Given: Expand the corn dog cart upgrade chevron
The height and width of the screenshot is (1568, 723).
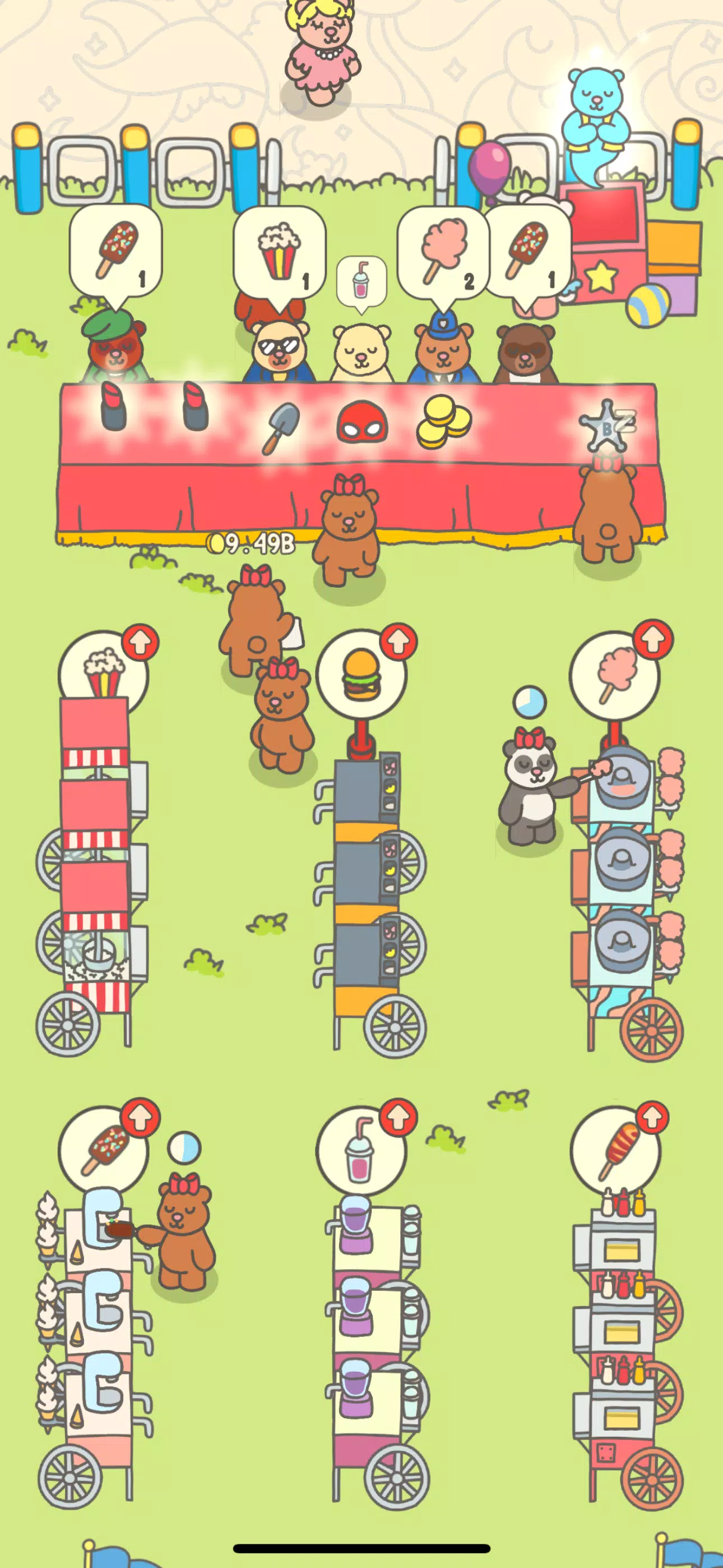Looking at the screenshot, I should pos(654,1117).
